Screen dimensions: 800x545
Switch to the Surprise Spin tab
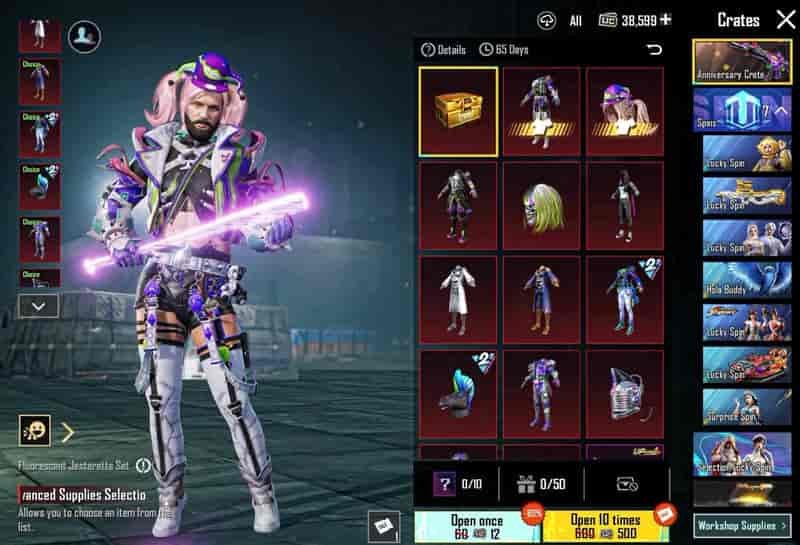pyautogui.click(x=746, y=408)
